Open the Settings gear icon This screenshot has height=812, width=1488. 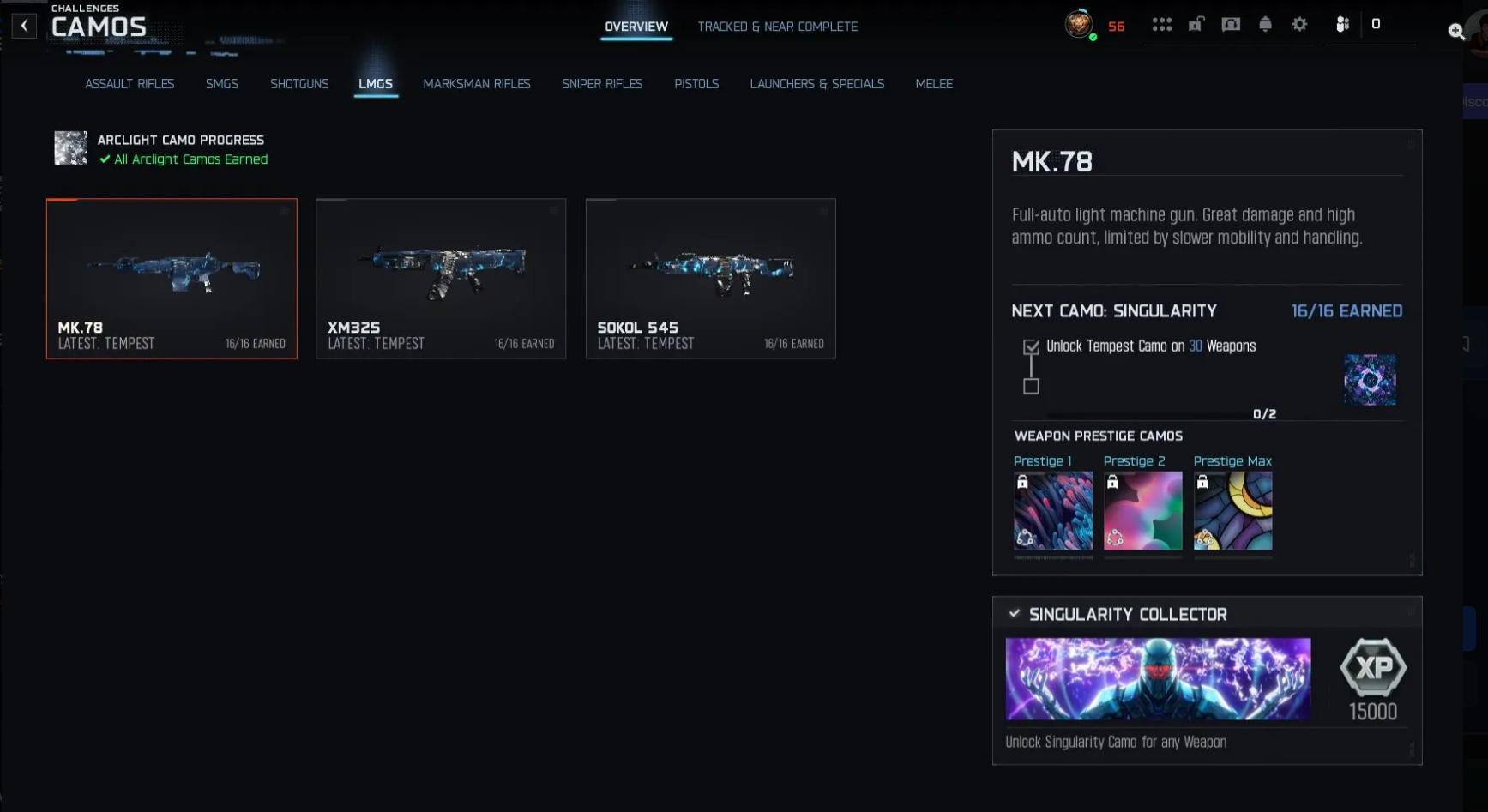tap(1298, 25)
